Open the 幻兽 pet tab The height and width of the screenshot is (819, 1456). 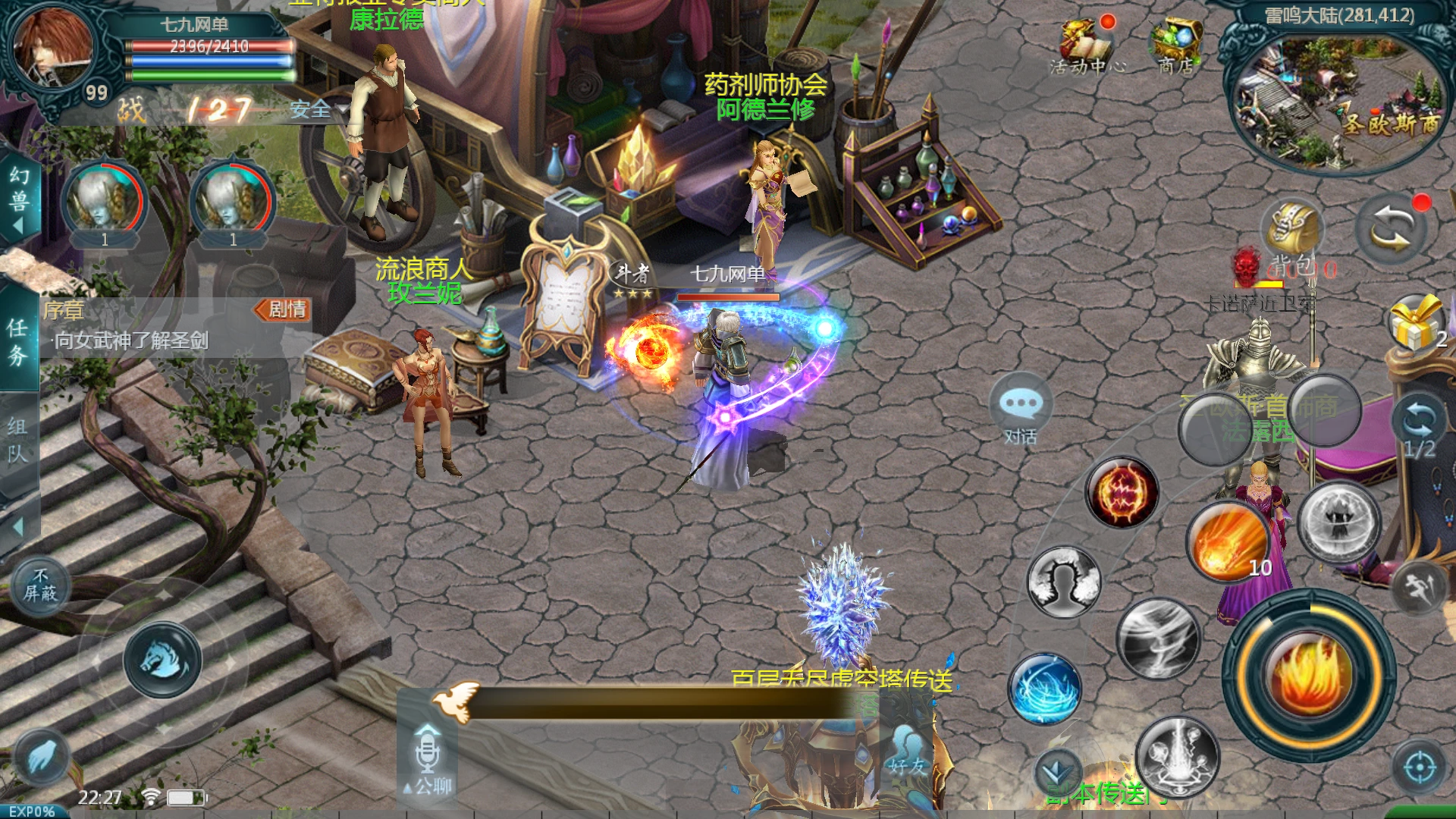coord(19,199)
